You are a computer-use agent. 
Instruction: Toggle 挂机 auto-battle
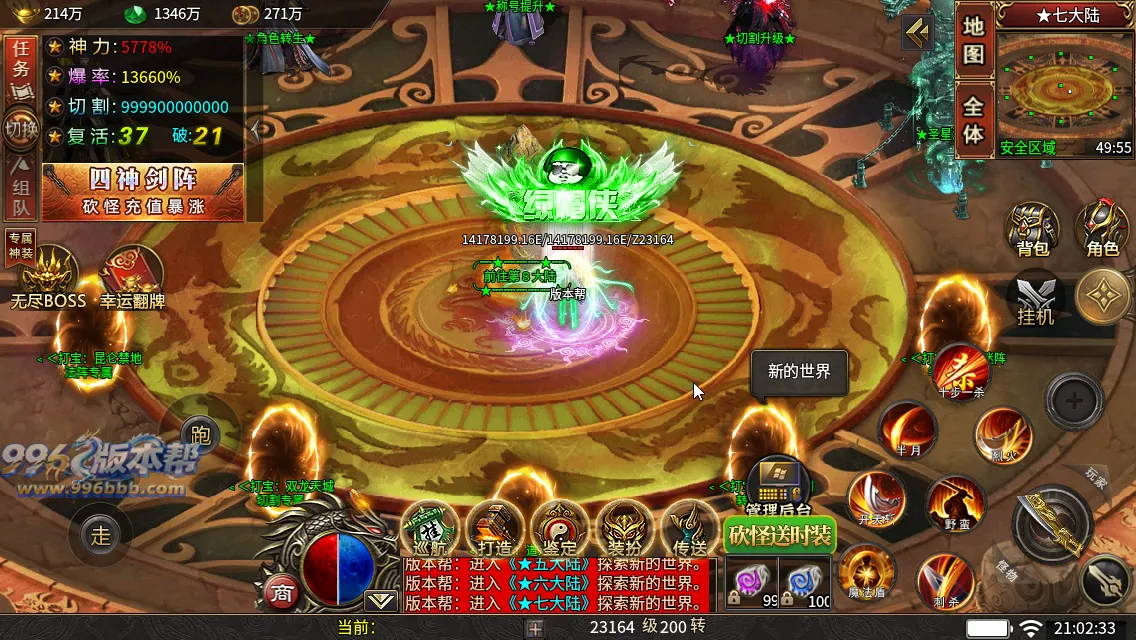[1035, 299]
